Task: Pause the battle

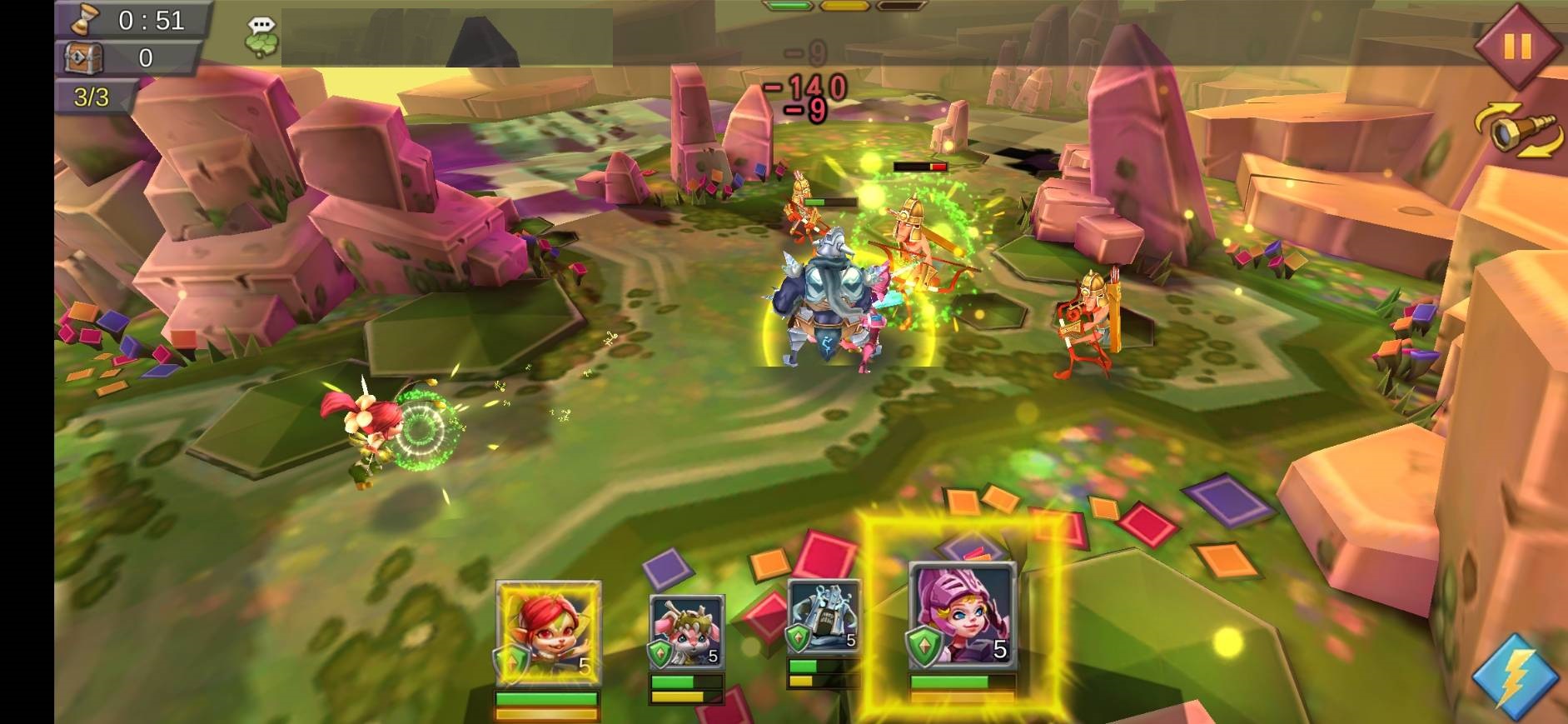Action: (x=1516, y=46)
